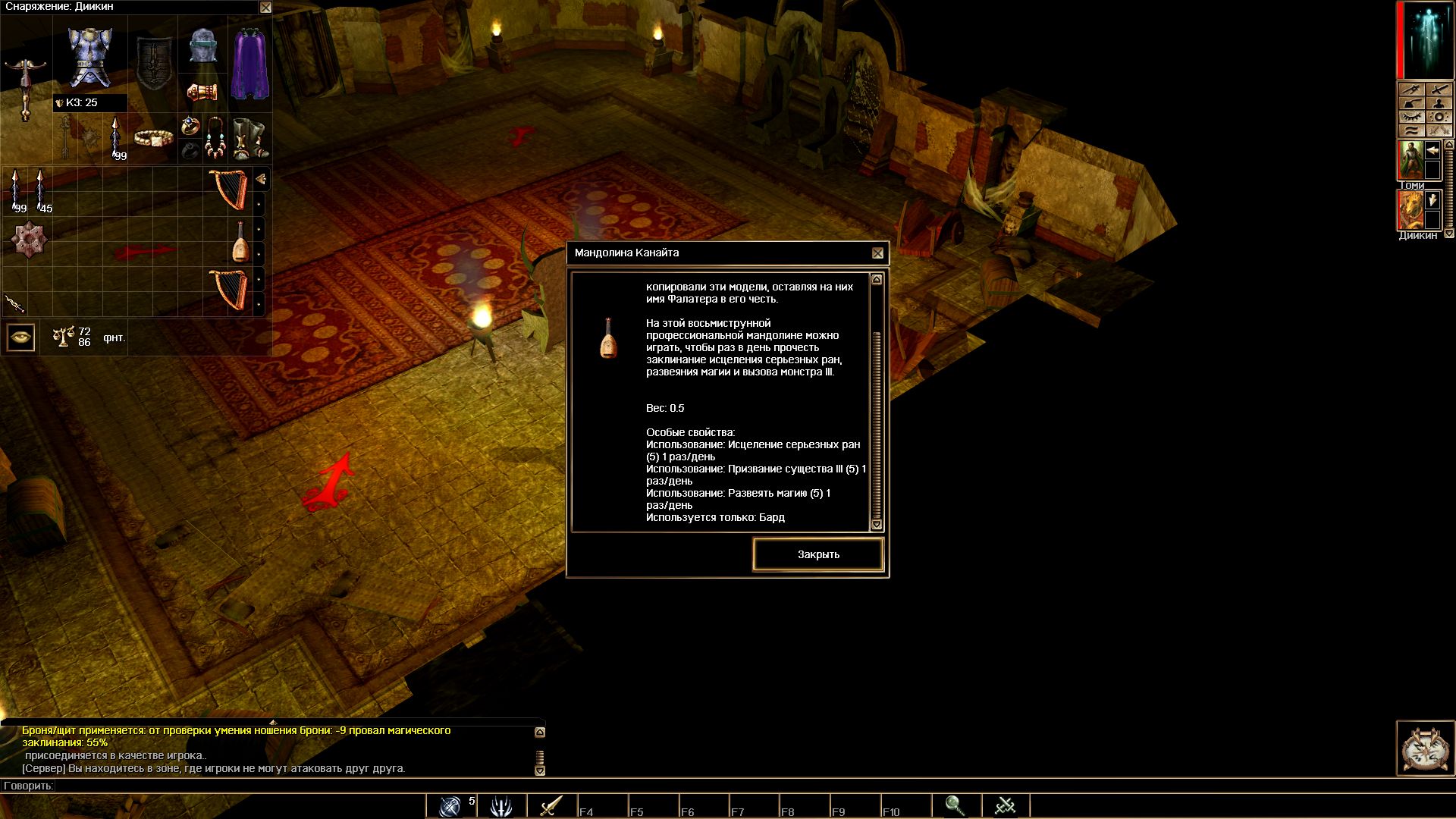Click the eye examine button in inventory
This screenshot has height=819, width=1456.
(x=21, y=337)
